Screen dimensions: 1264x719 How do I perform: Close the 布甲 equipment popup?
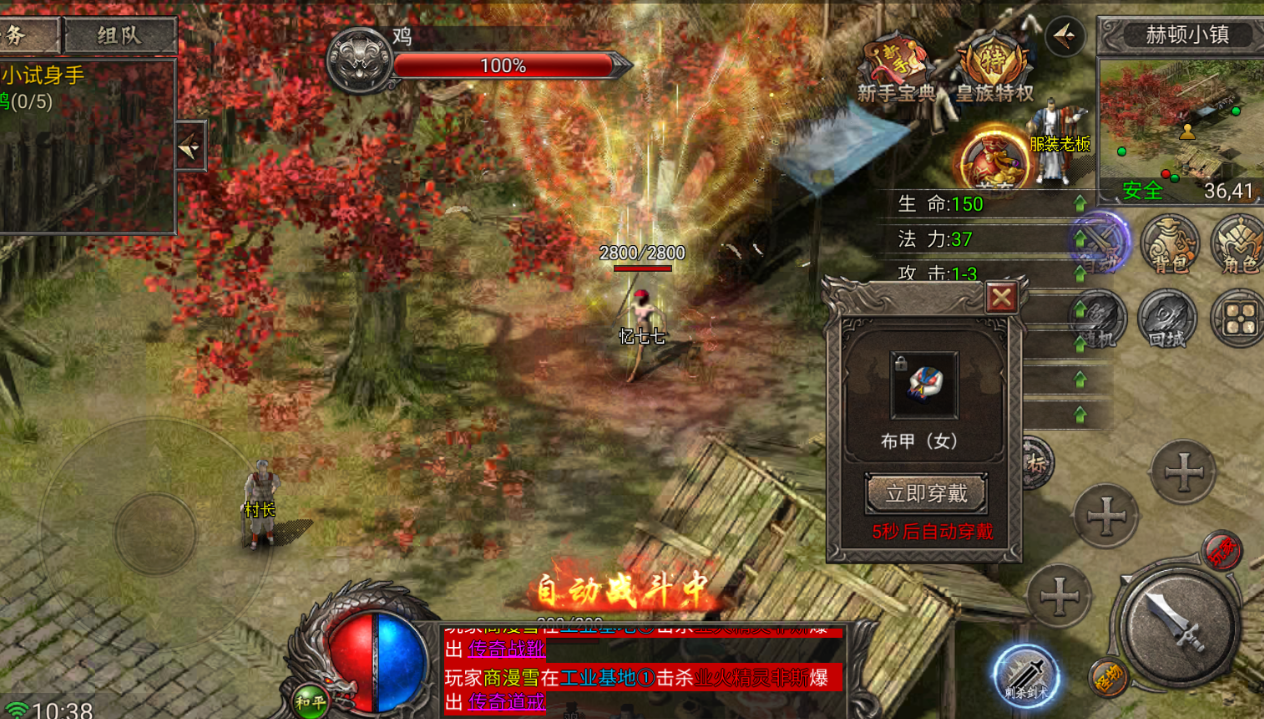[x=1001, y=297]
